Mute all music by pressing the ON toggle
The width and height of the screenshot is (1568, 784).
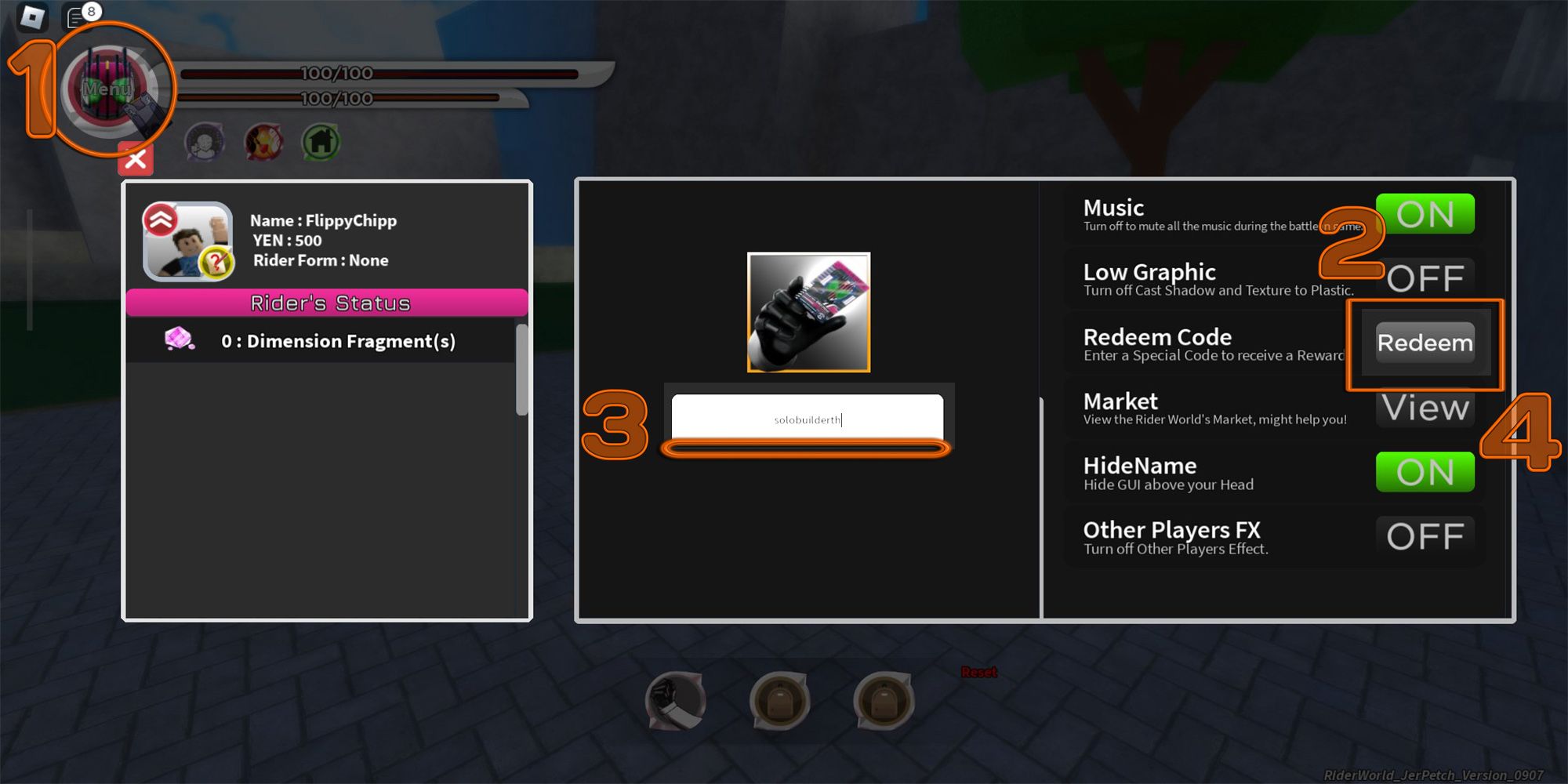1425,213
